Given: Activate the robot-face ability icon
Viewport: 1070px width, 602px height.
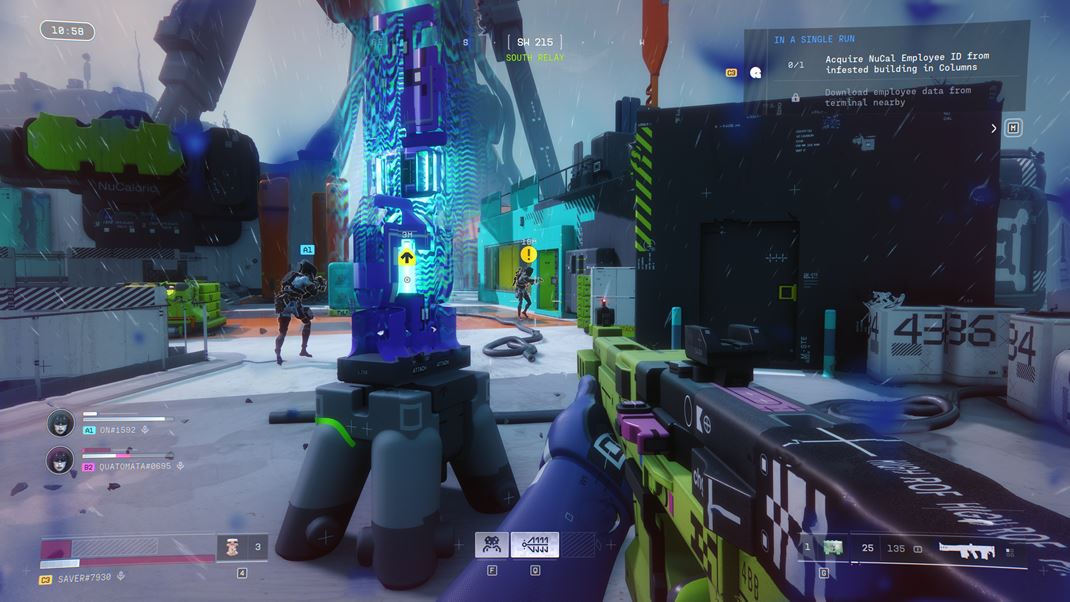Looking at the screenshot, I should click(x=492, y=545).
